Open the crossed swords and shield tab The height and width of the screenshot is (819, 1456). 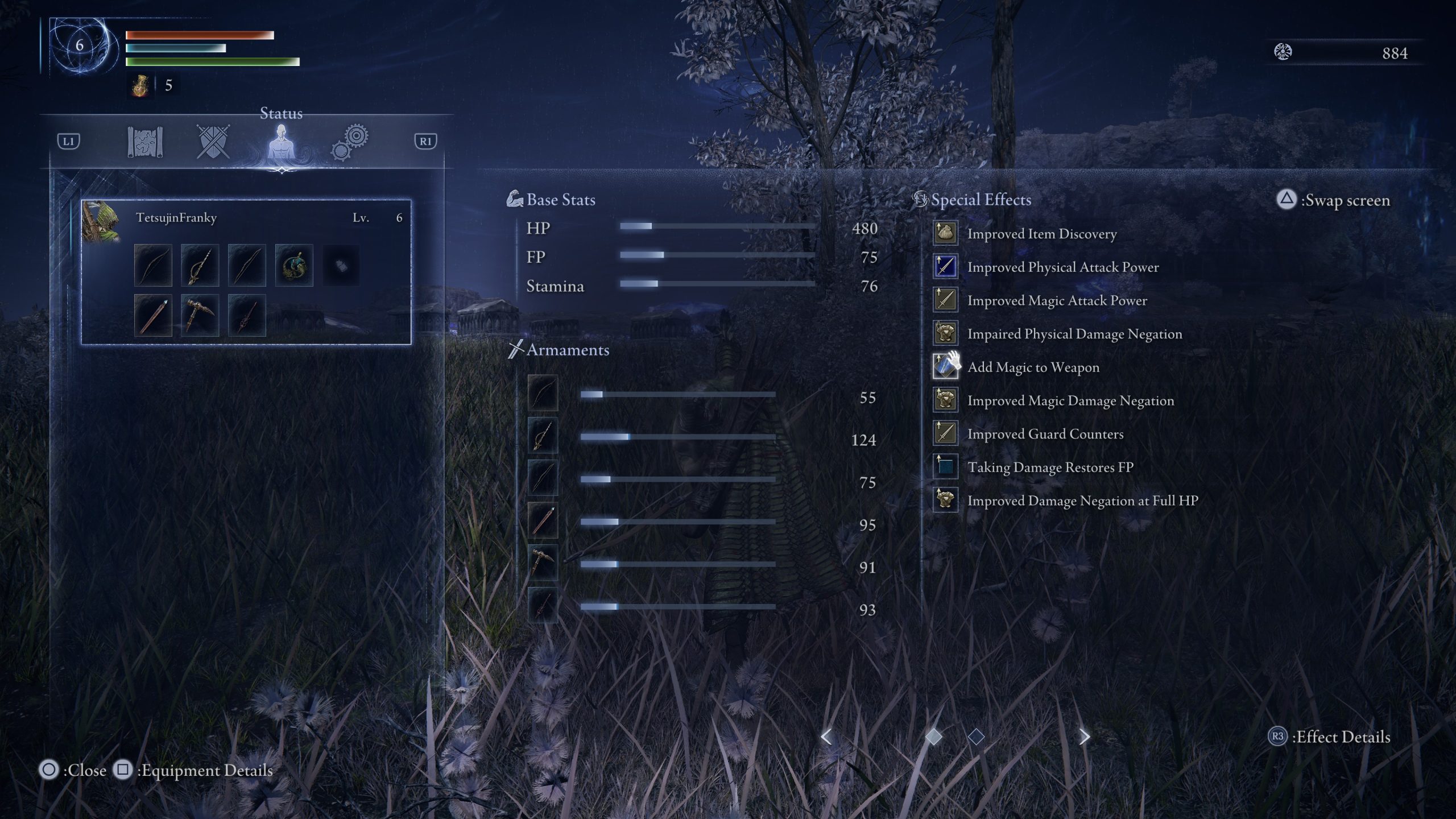point(213,142)
